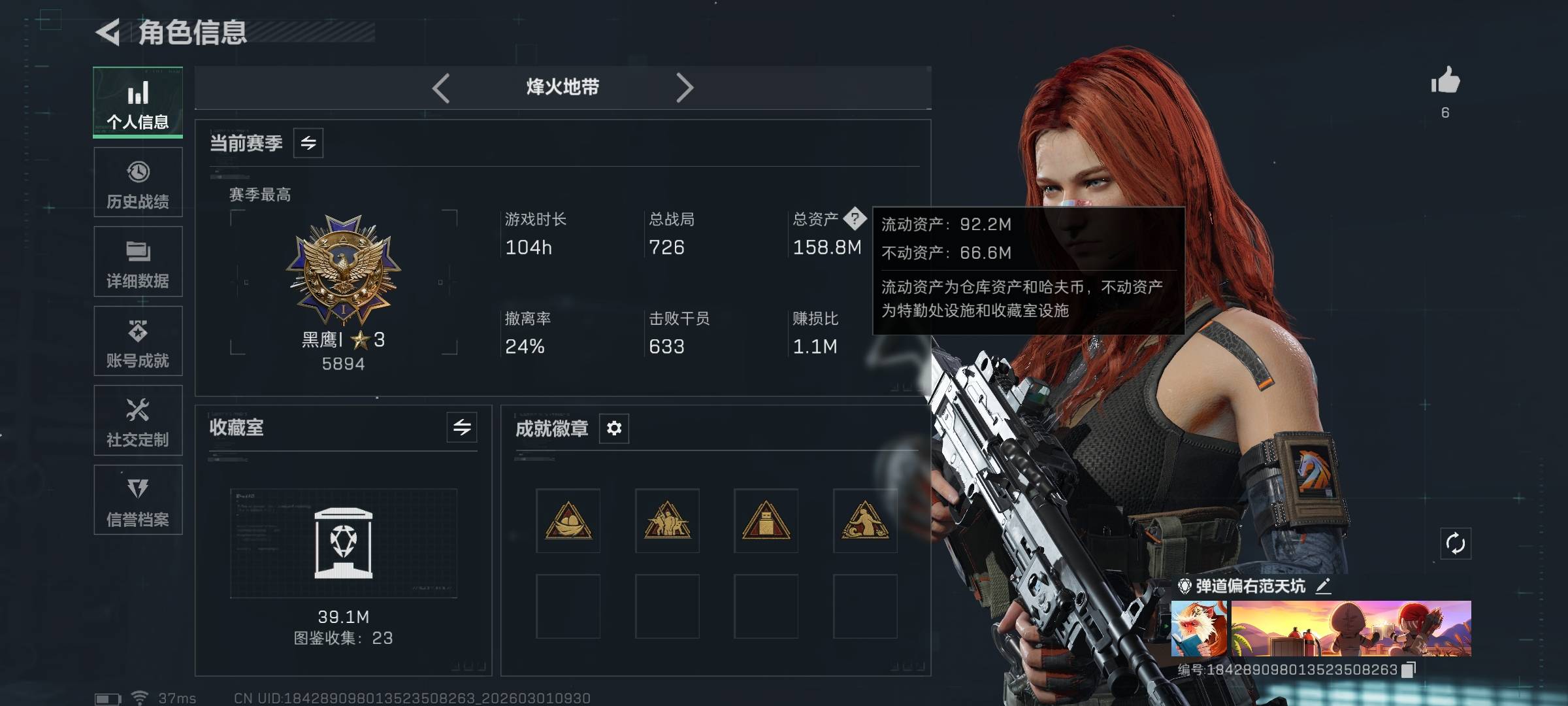
Task: Give a thumbs-up like
Action: tap(1445, 82)
